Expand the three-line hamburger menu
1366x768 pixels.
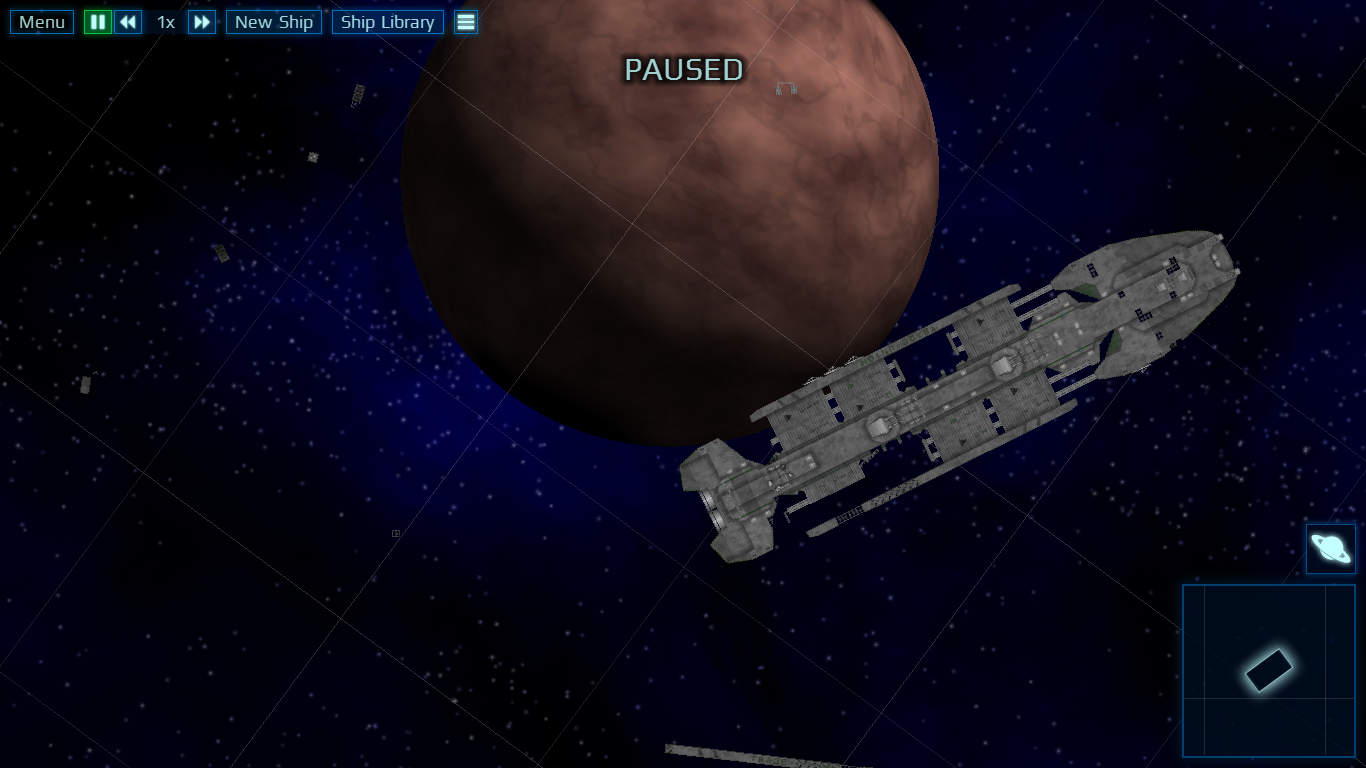(x=466, y=22)
